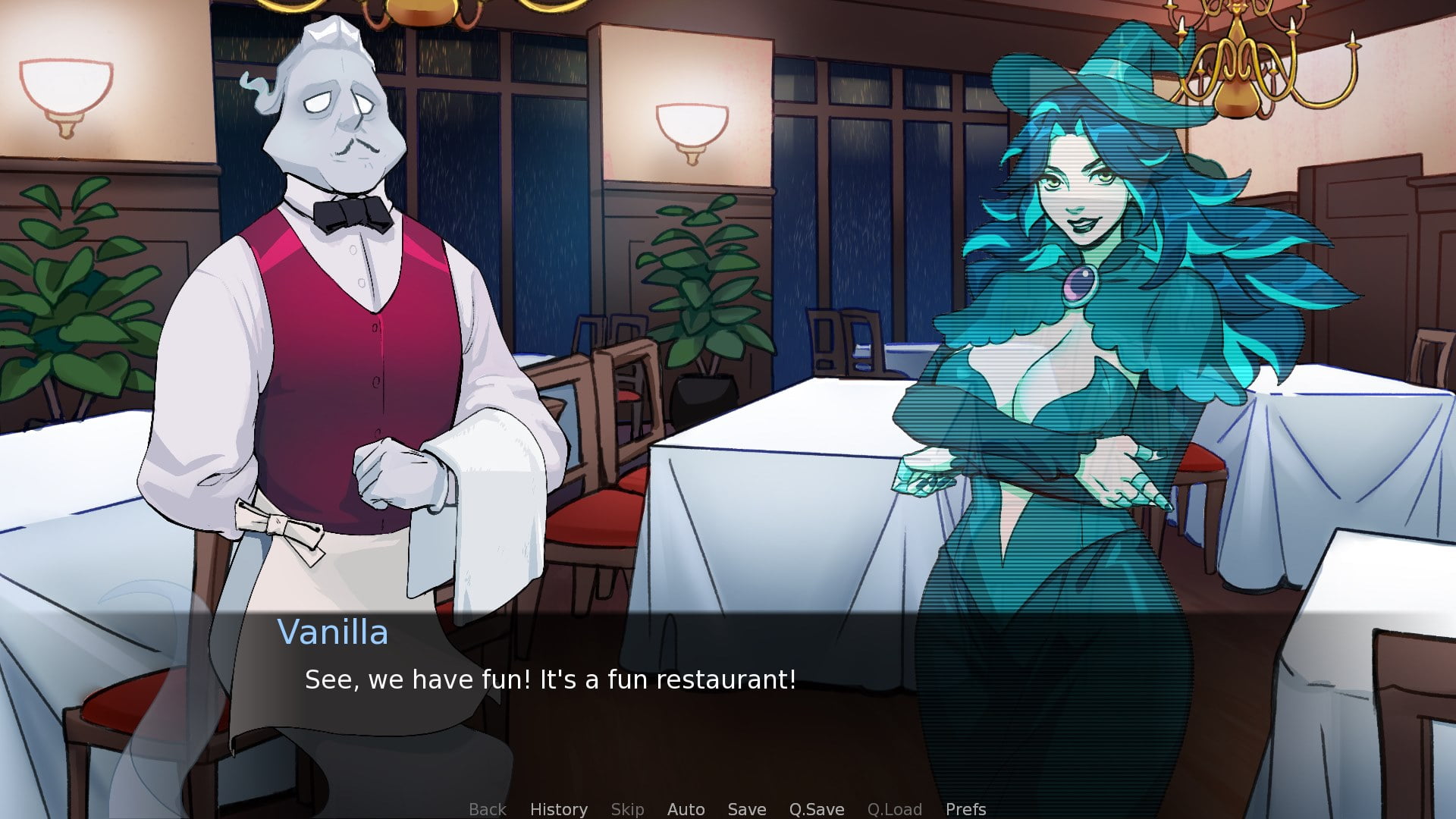Open the Save menu

[x=746, y=809]
